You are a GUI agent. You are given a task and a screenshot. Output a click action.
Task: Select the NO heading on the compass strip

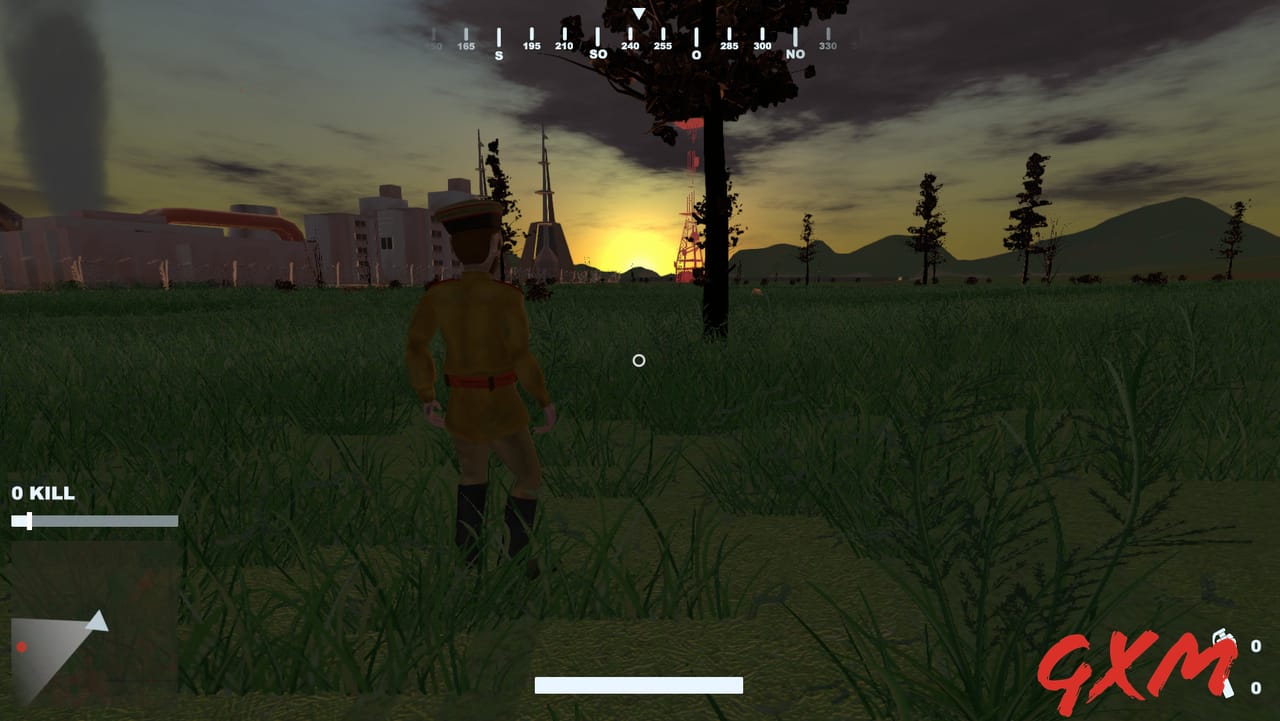[x=794, y=52]
